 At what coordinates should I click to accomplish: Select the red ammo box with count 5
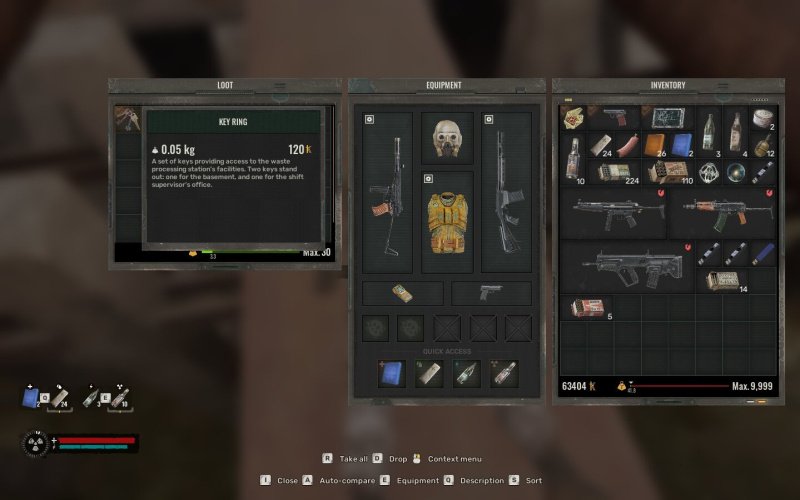click(x=587, y=306)
